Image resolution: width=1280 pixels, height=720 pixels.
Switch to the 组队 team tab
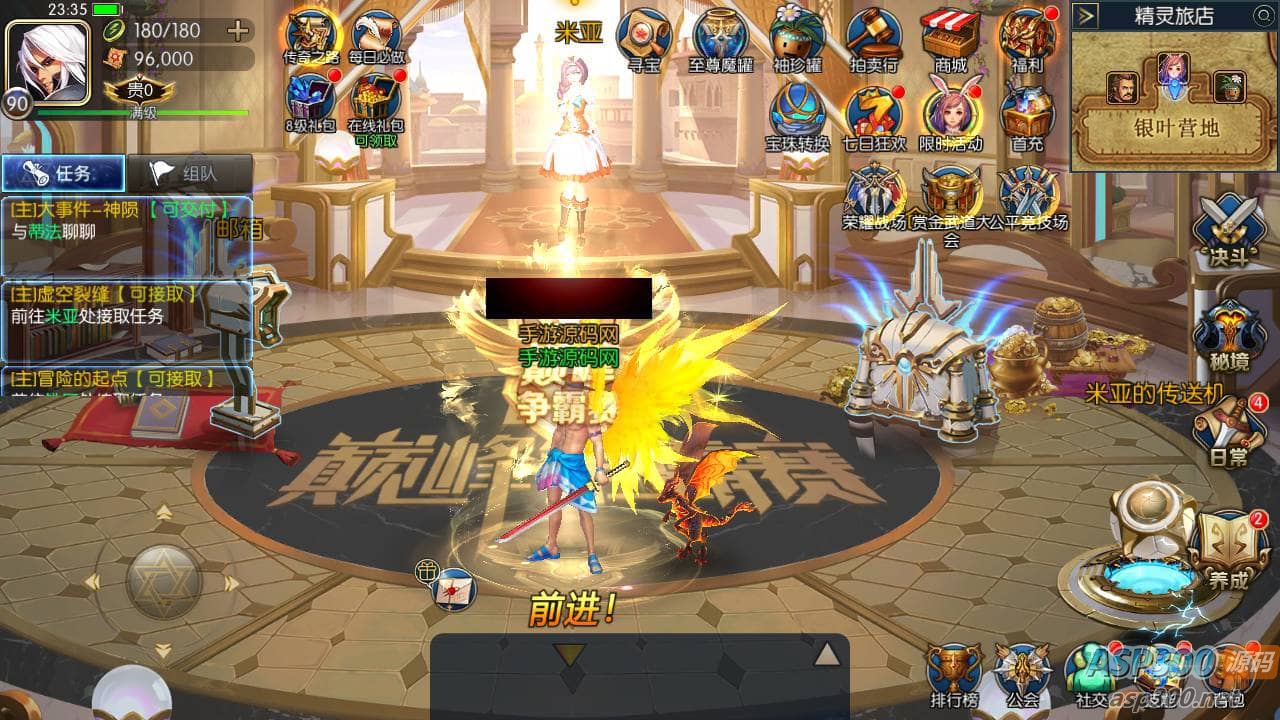click(x=188, y=173)
